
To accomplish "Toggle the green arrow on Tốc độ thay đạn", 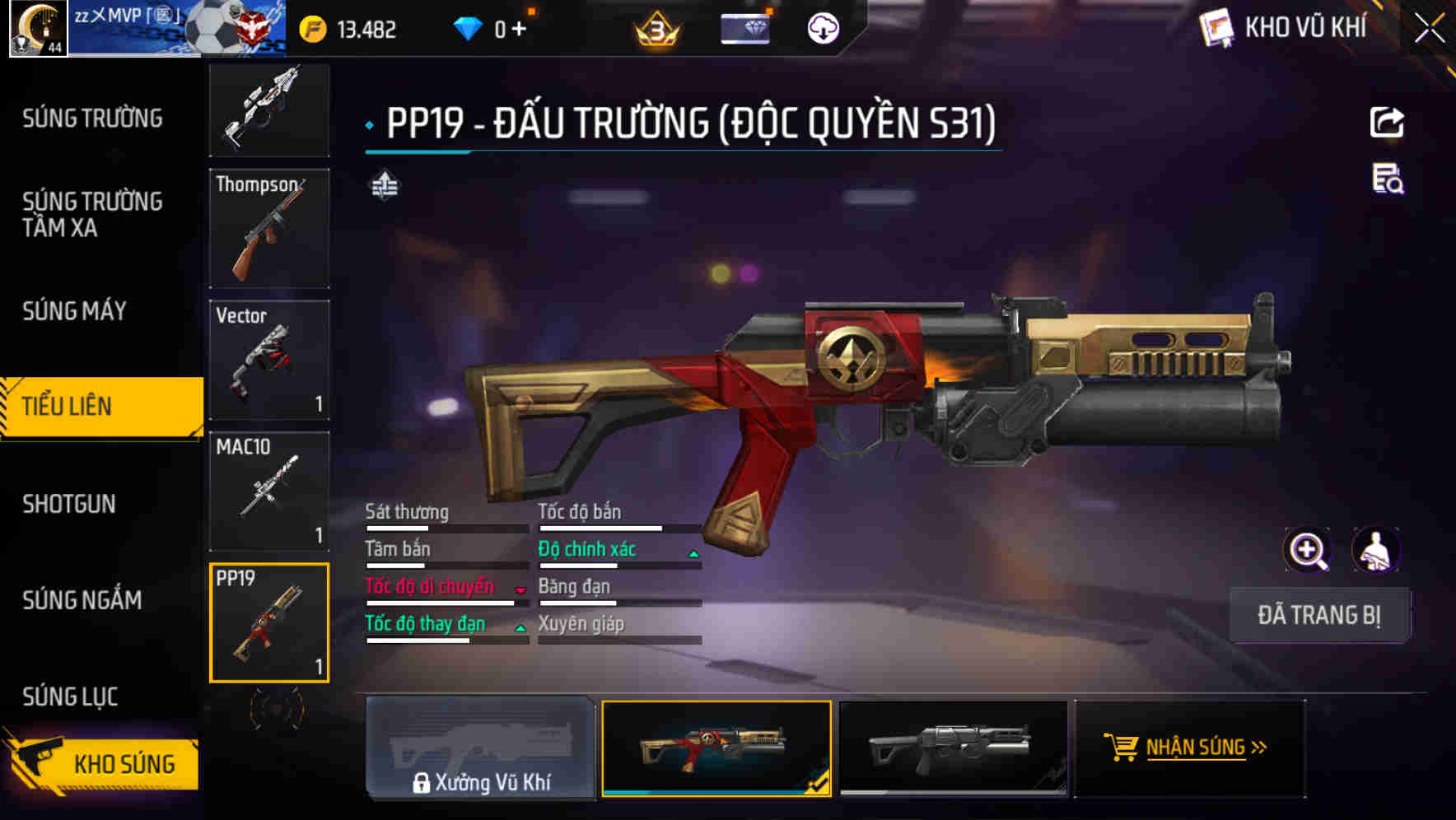I will [x=520, y=628].
